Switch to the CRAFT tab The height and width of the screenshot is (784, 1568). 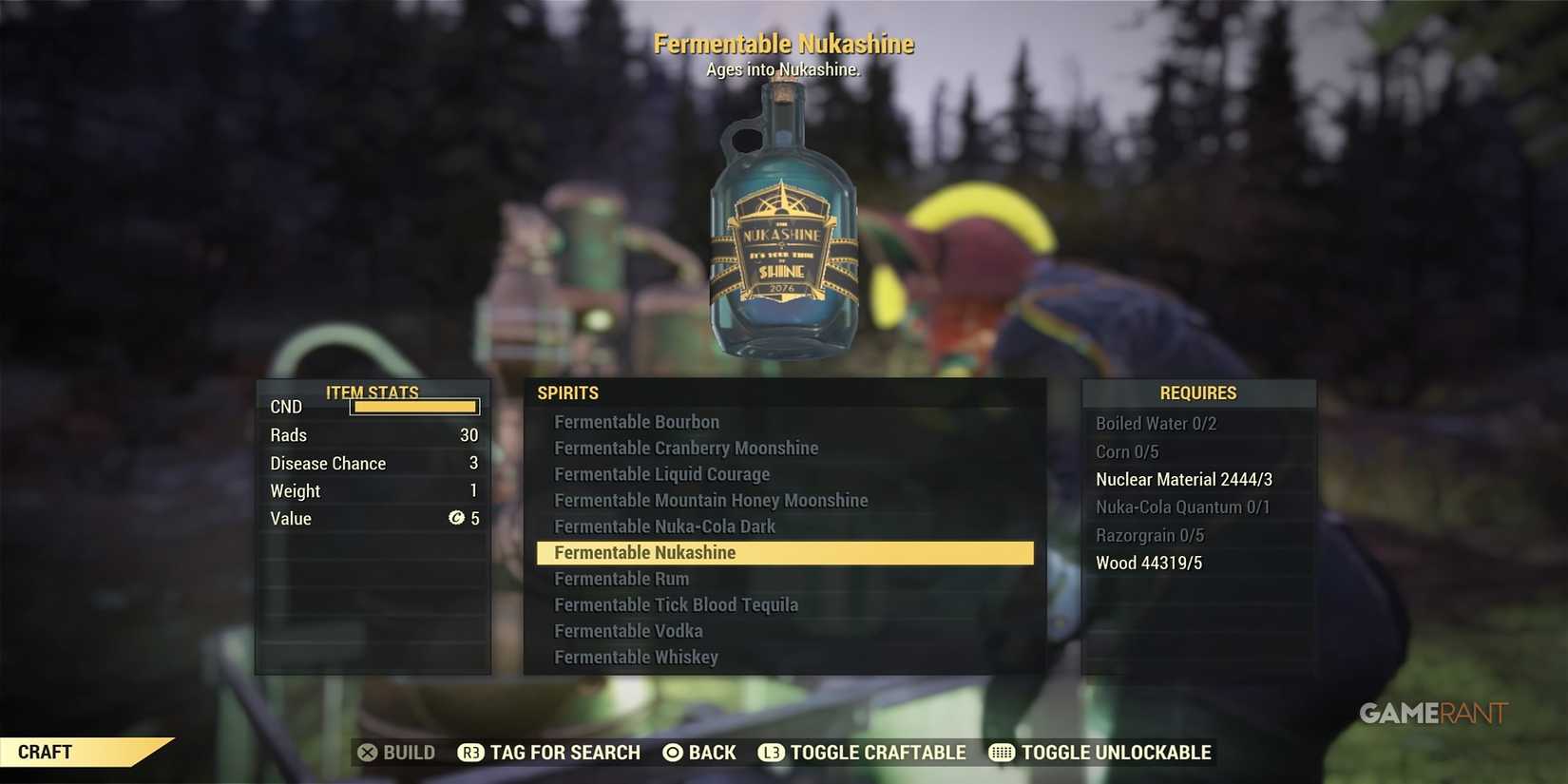click(x=43, y=751)
